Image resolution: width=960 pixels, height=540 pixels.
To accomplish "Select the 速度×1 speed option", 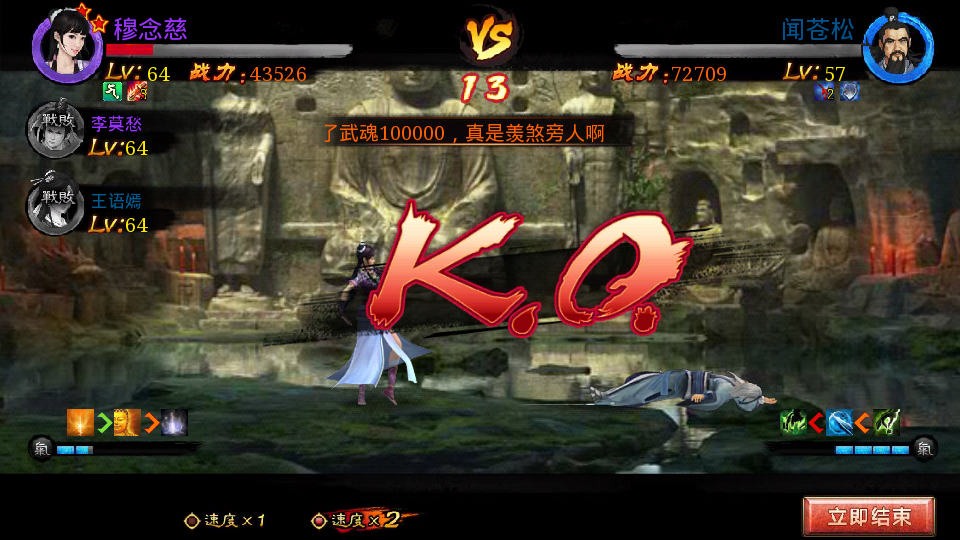I will [x=226, y=520].
